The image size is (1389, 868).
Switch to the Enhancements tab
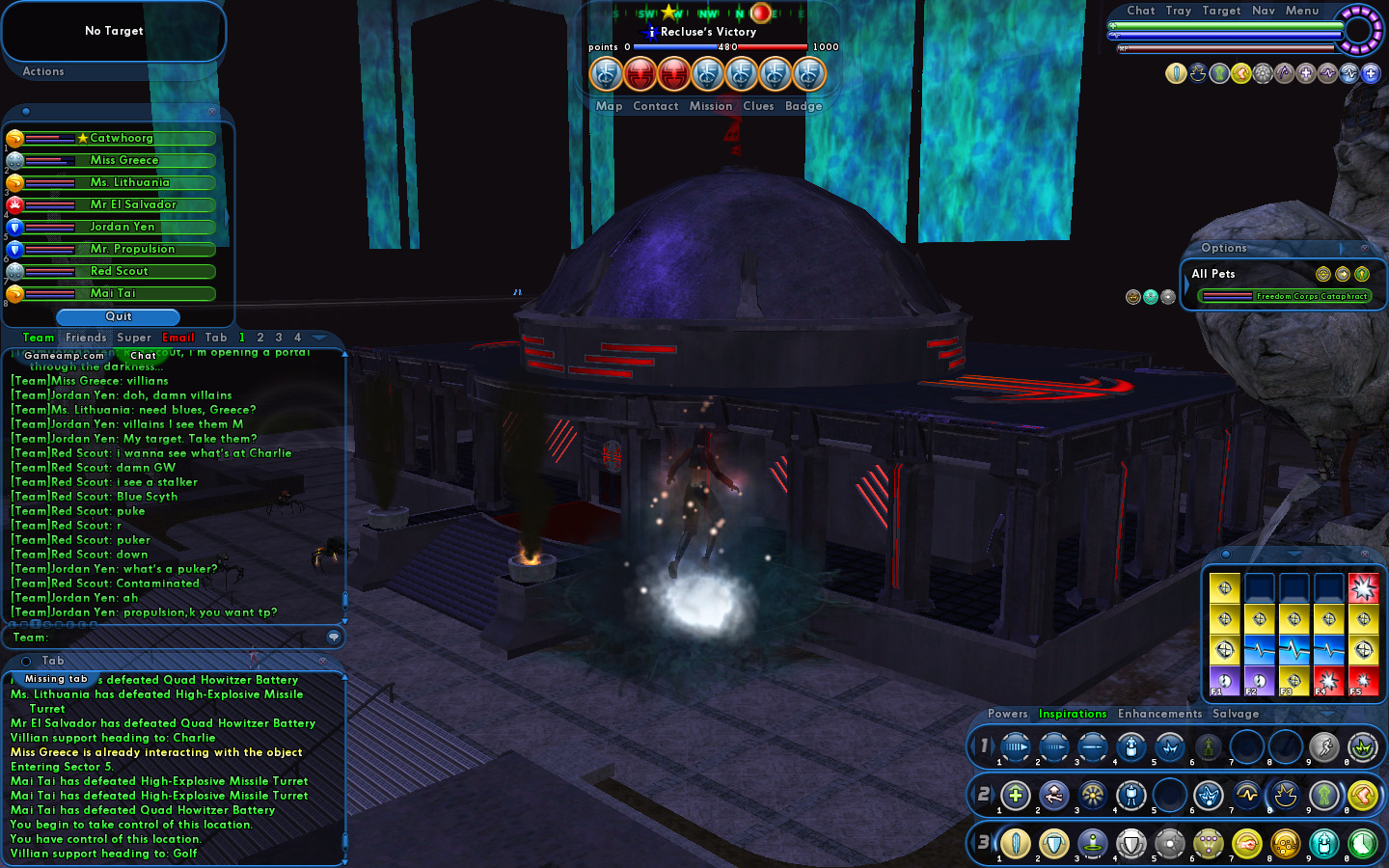(1159, 714)
